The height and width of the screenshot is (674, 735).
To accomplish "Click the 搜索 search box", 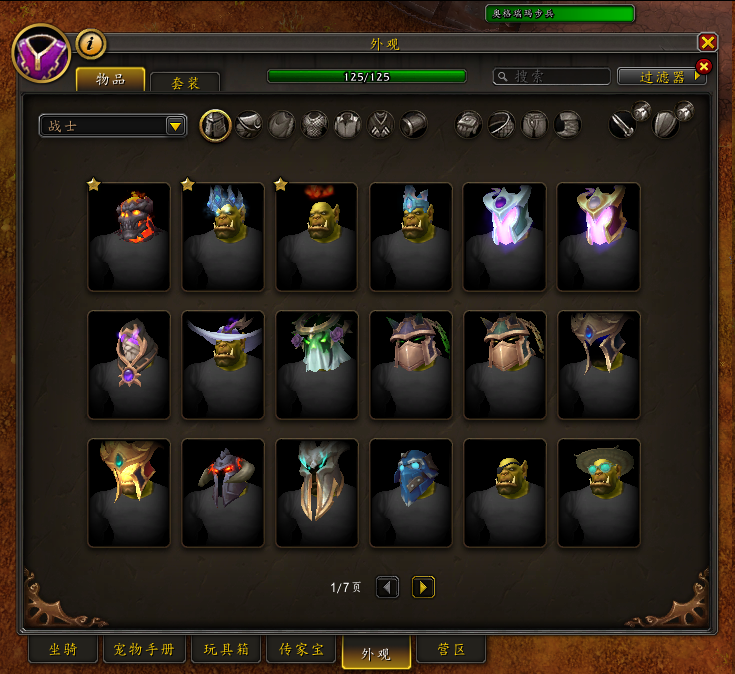I will 553,77.
